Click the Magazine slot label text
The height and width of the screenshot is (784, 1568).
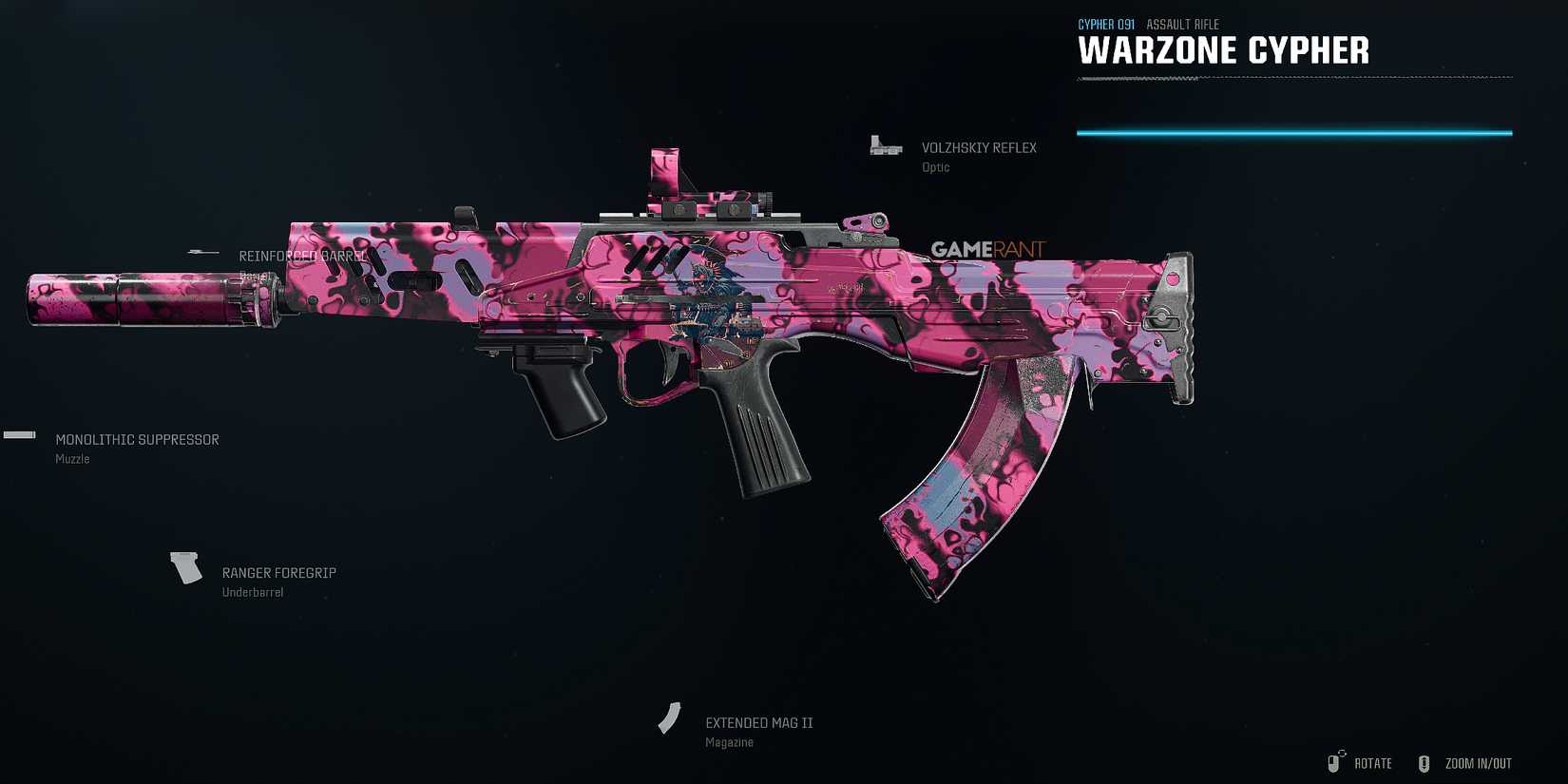(x=729, y=741)
